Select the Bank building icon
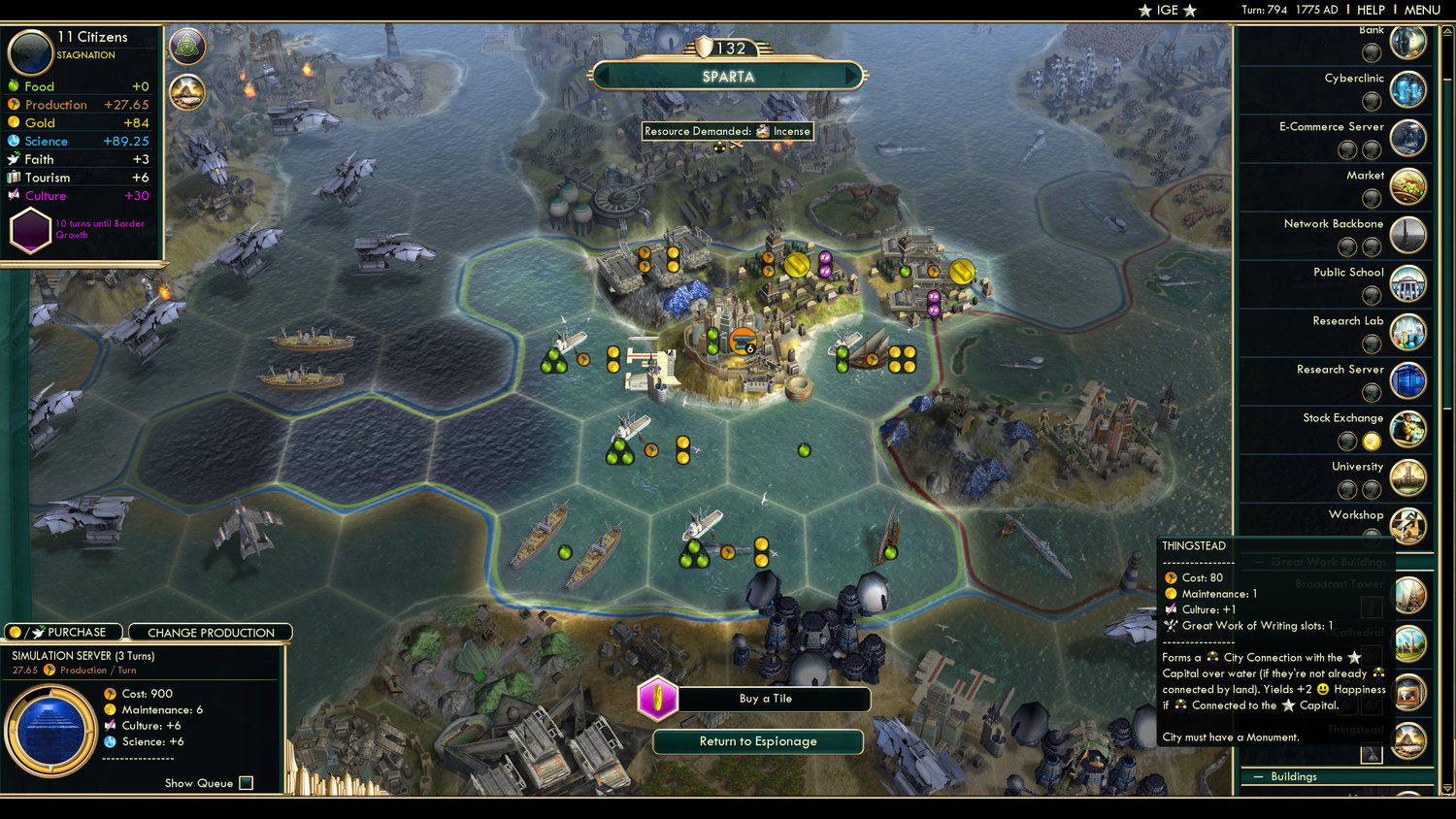This screenshot has width=1456, height=819. coord(1408,43)
